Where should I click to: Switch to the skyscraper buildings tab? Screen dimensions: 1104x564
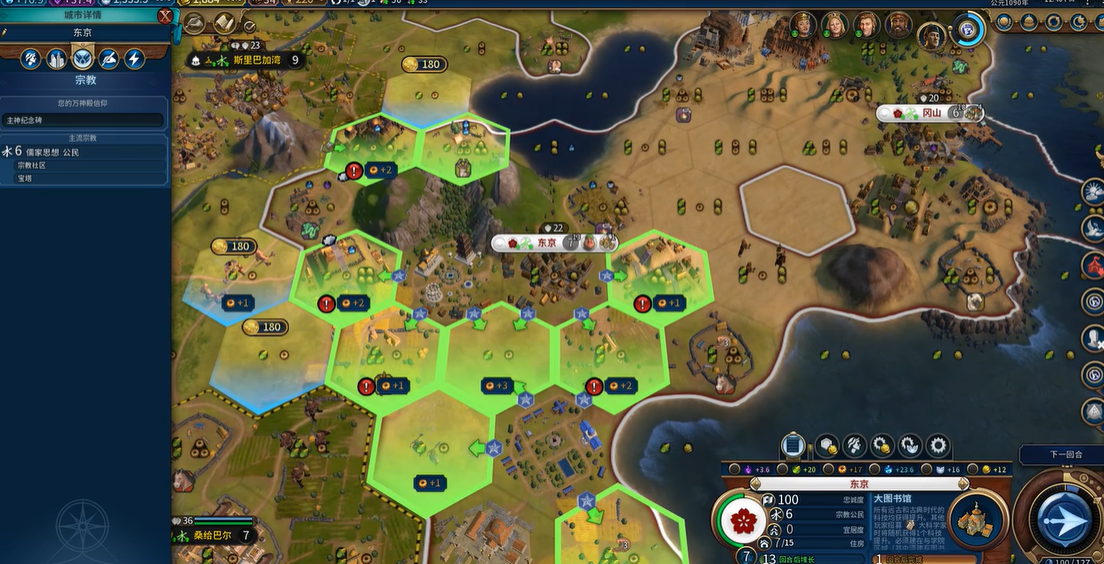[x=58, y=59]
